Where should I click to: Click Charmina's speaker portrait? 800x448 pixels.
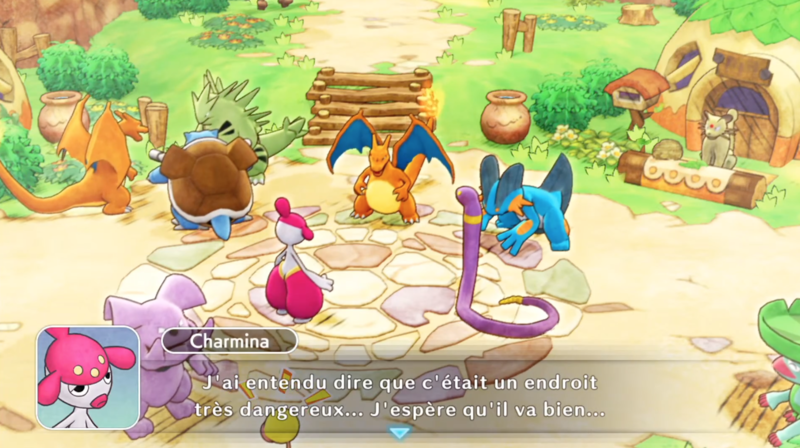(x=88, y=378)
